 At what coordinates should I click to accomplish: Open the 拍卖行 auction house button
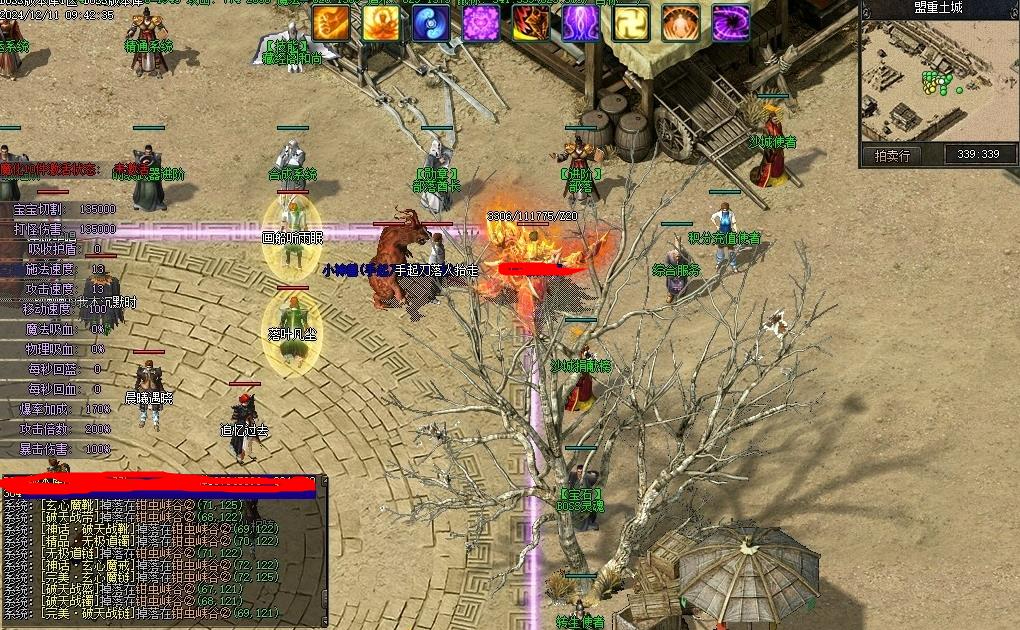(x=892, y=155)
